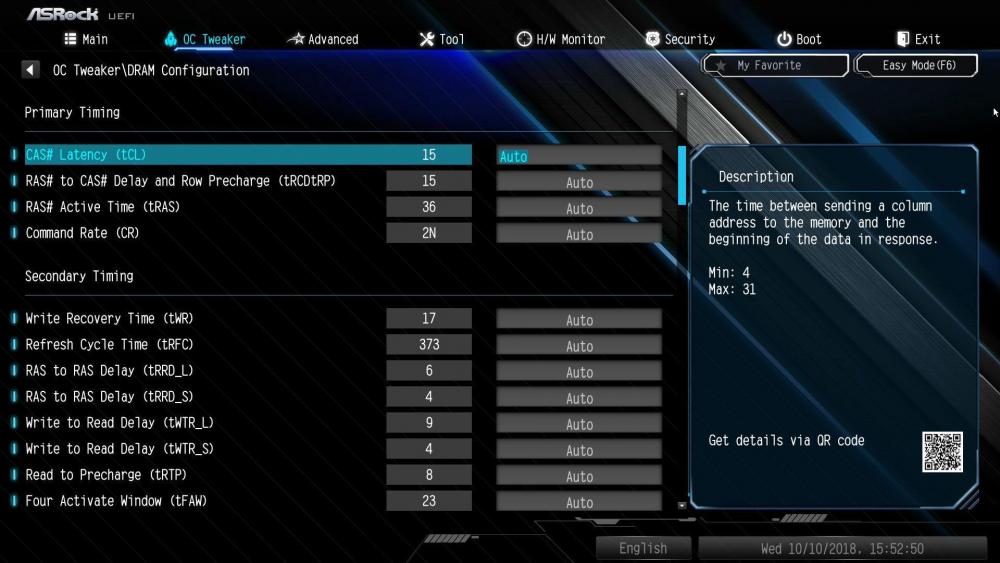Switch to Easy Mode

pyautogui.click(x=915, y=65)
